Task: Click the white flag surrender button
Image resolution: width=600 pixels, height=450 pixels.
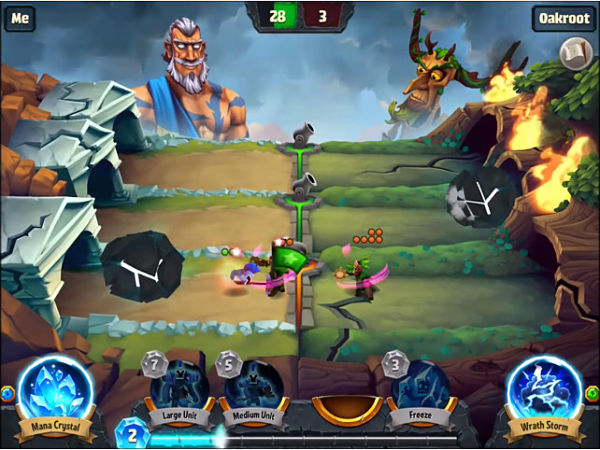Action: point(576,53)
